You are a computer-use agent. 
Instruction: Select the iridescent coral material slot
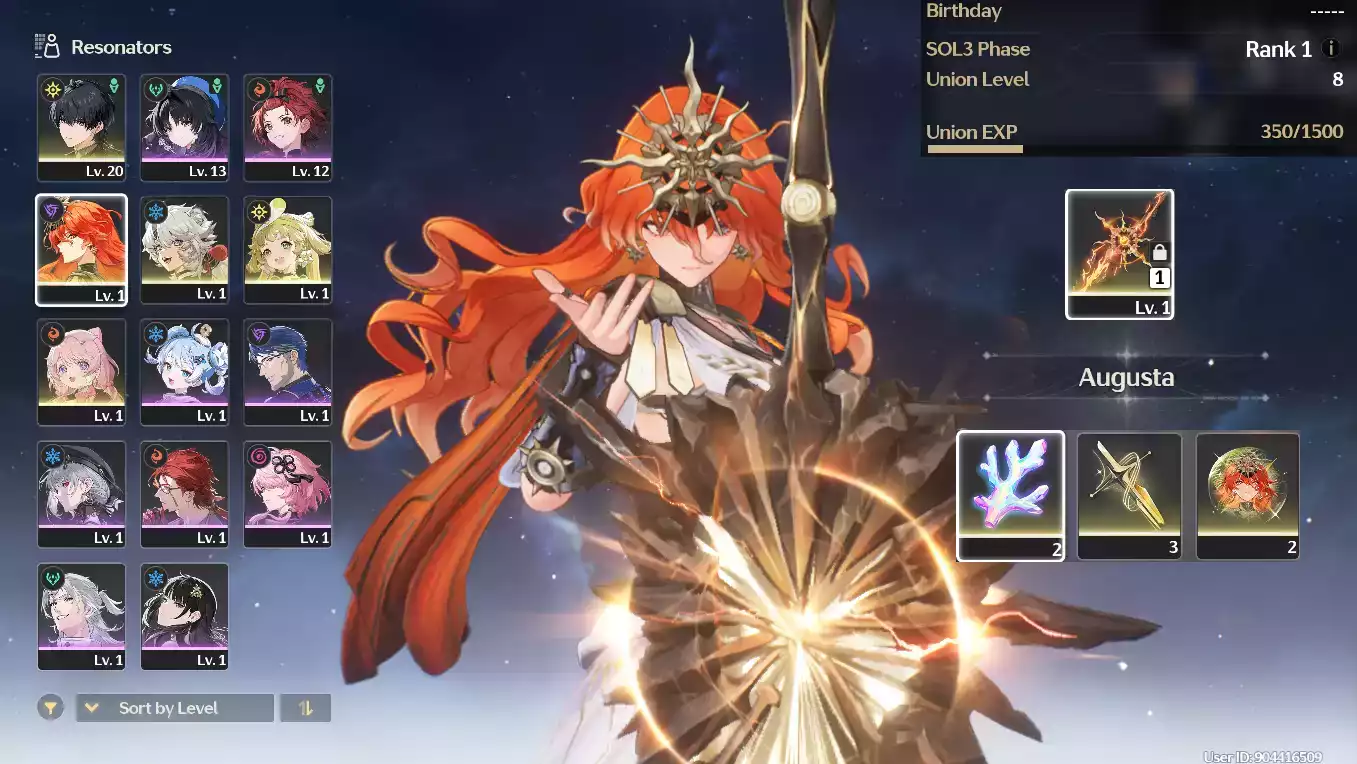(x=1010, y=495)
